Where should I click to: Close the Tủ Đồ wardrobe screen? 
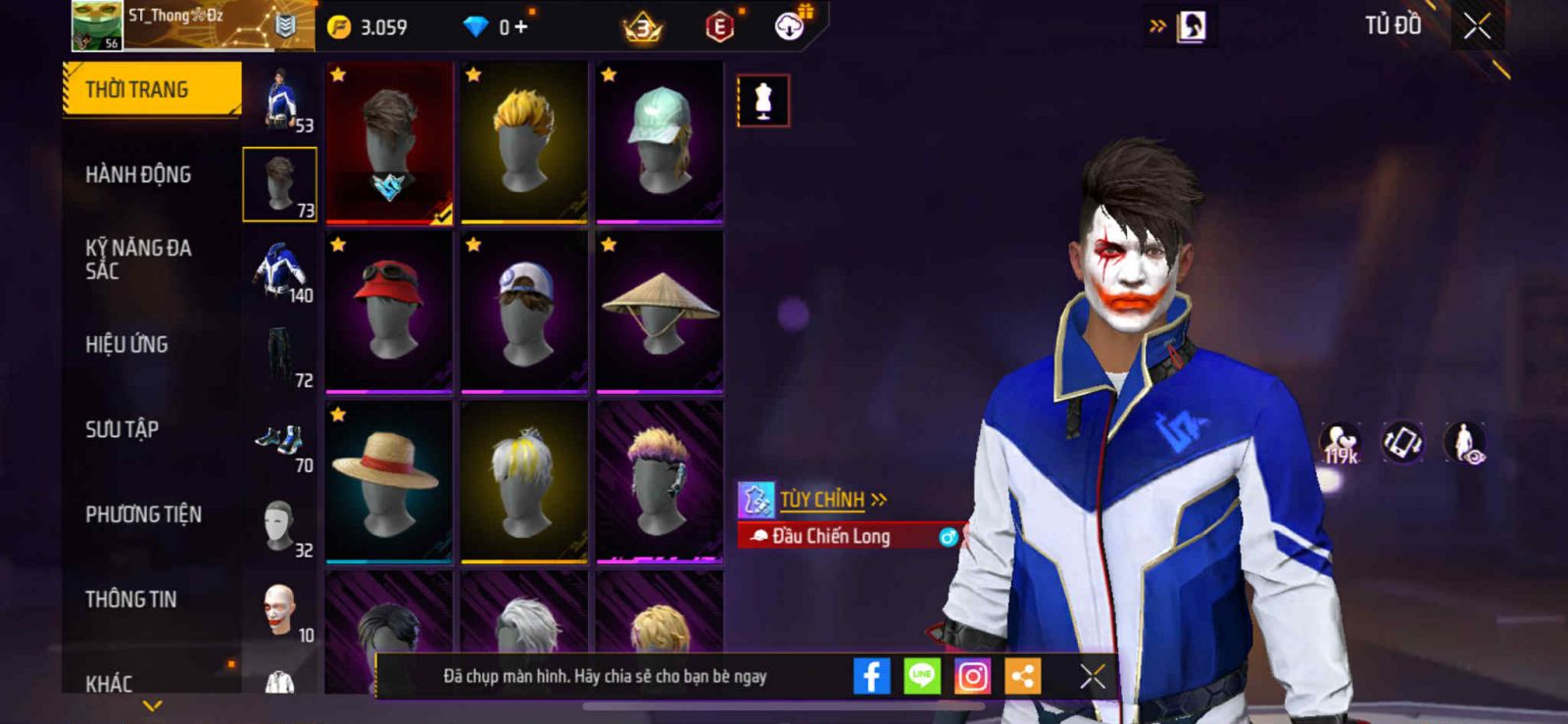pyautogui.click(x=1477, y=26)
